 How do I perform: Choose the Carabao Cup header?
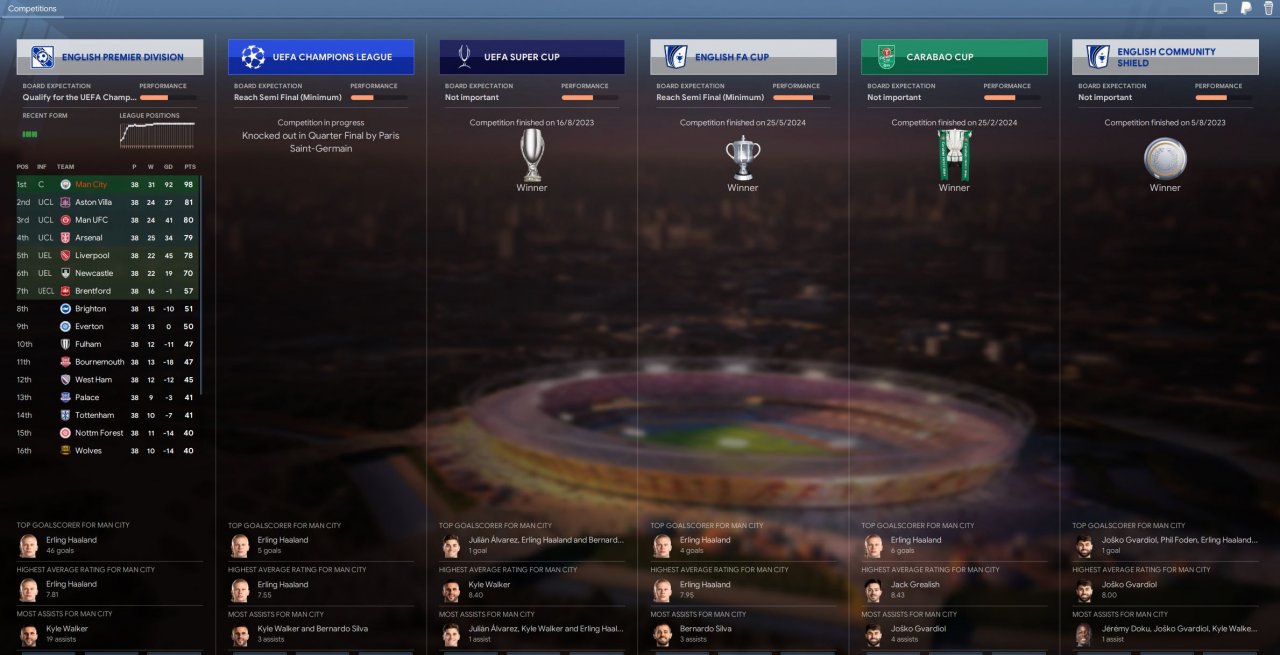953,57
